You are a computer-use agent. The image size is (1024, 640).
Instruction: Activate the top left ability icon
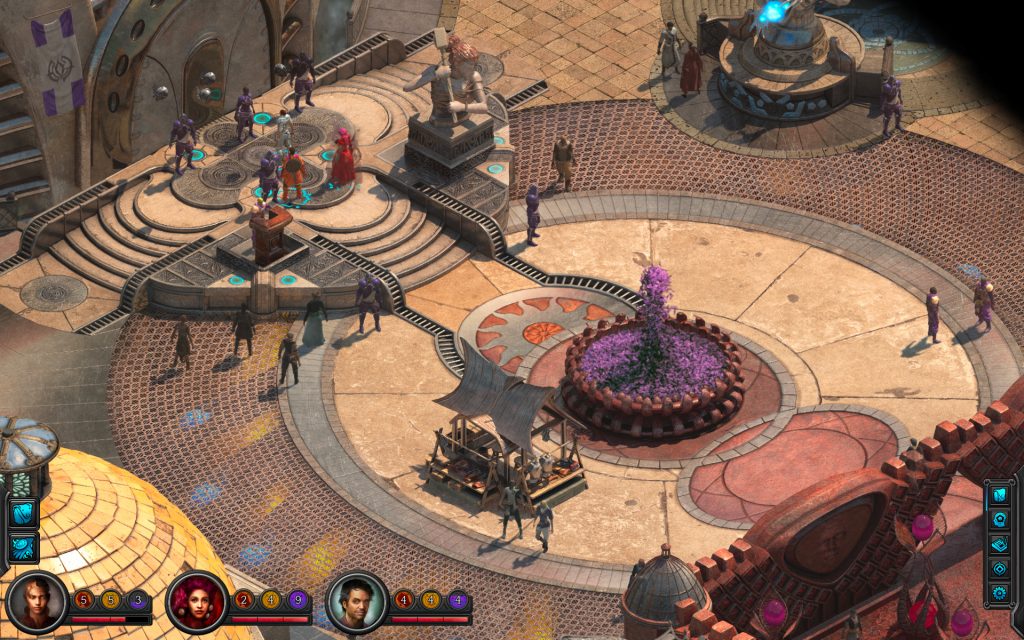[x=22, y=513]
